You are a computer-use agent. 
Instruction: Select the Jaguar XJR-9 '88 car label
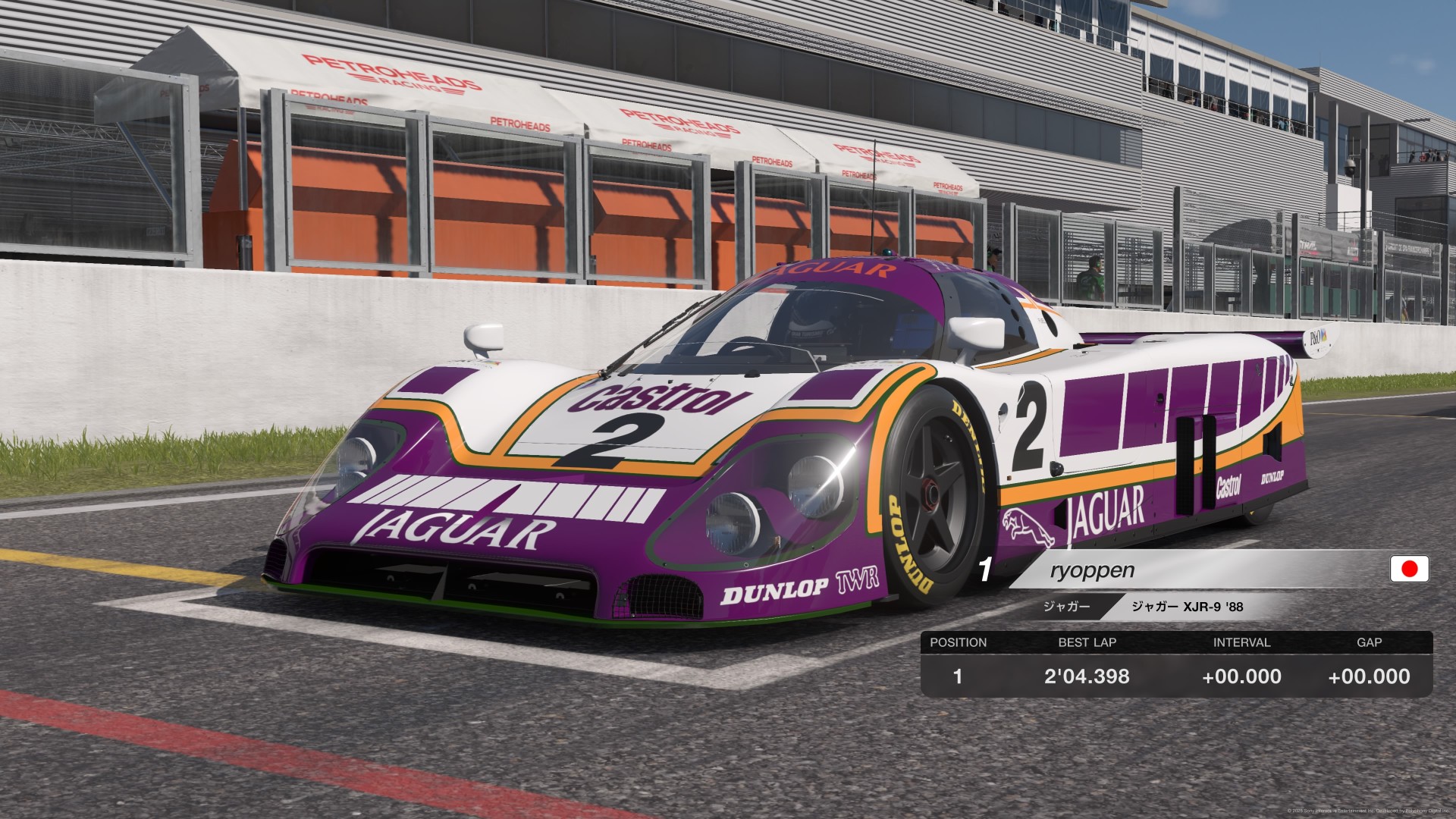tap(1187, 607)
